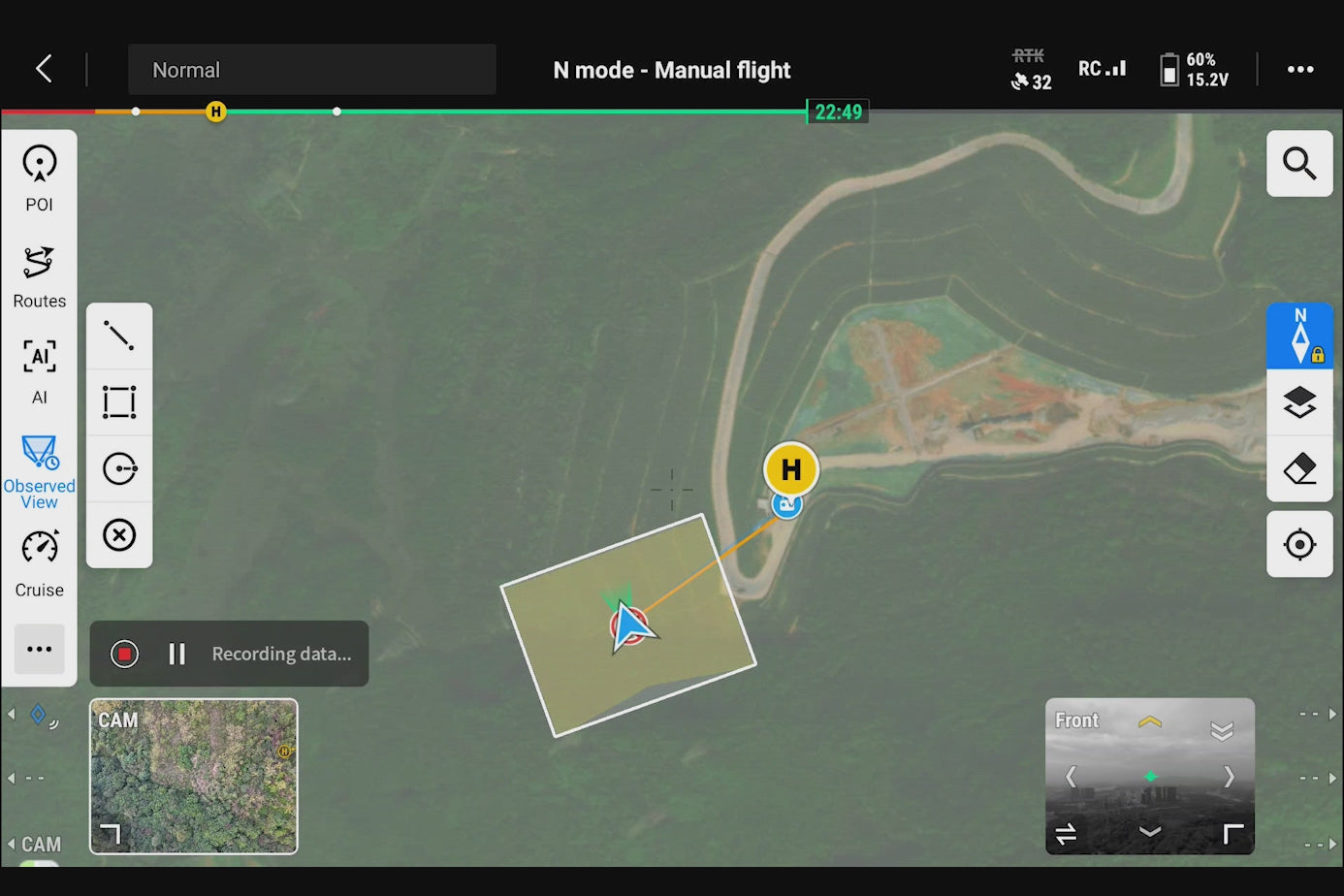Choose the line drawing tool
1344x896 pixels.
click(119, 336)
